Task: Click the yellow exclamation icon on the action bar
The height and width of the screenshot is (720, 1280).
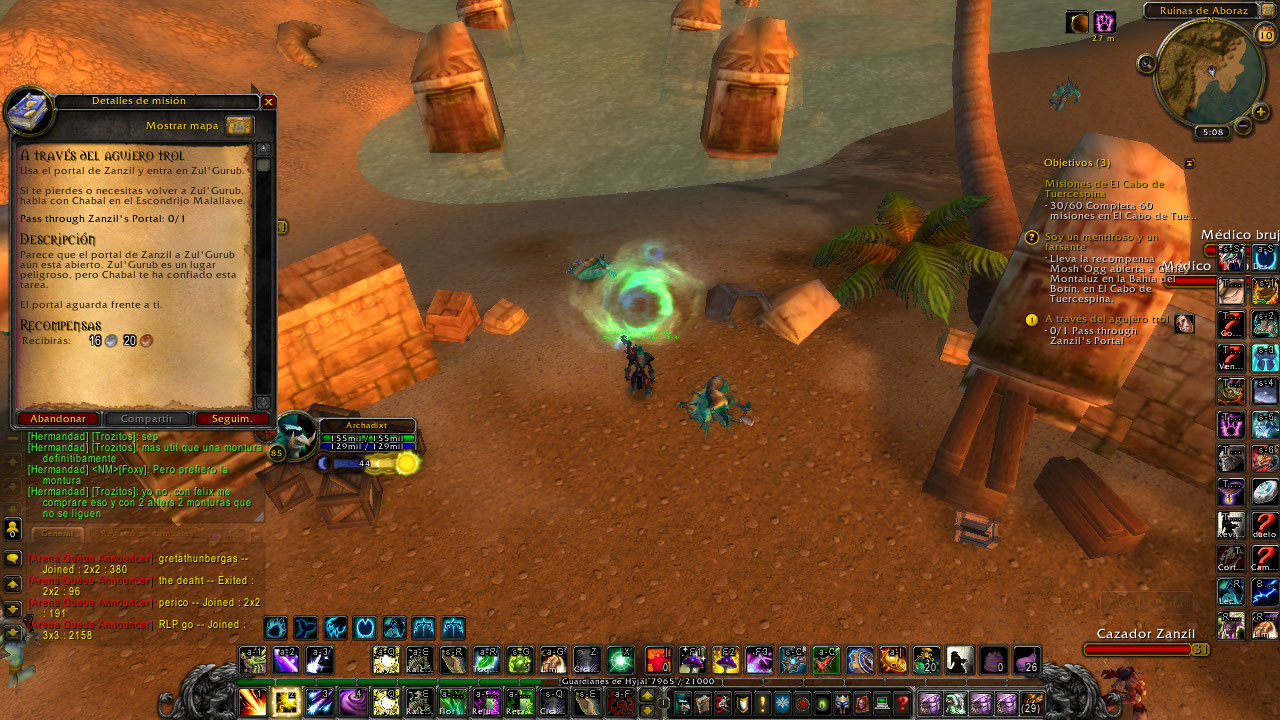Action: 762,704
